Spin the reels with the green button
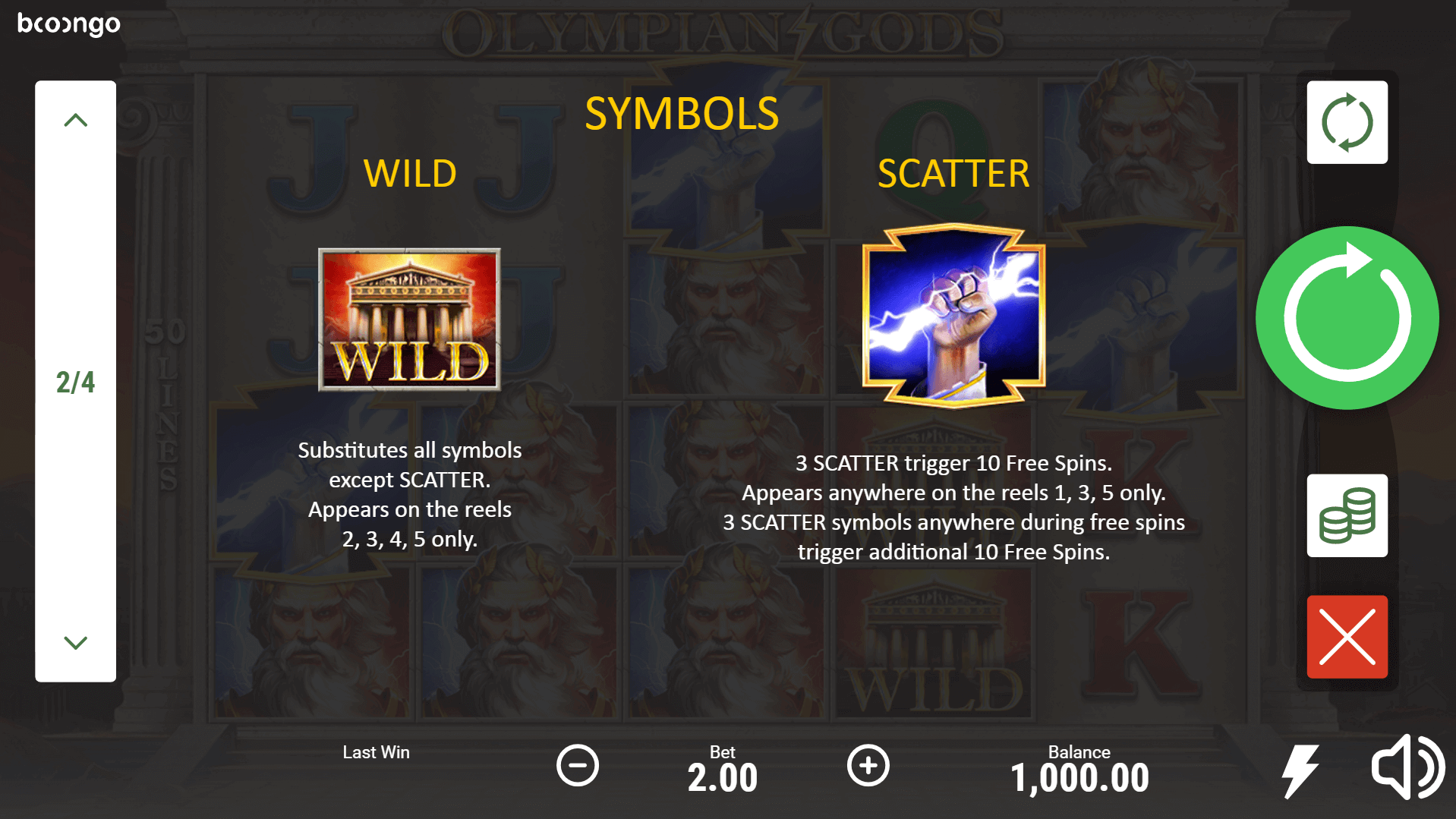The width and height of the screenshot is (1456, 819). 1347,317
